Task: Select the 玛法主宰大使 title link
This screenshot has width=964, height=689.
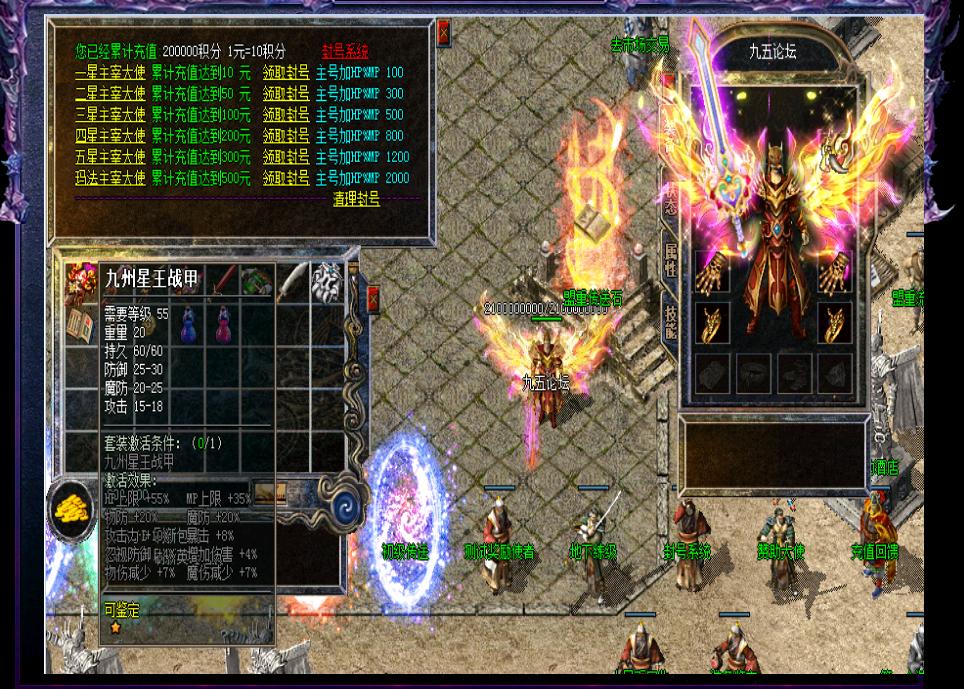Action: point(110,178)
